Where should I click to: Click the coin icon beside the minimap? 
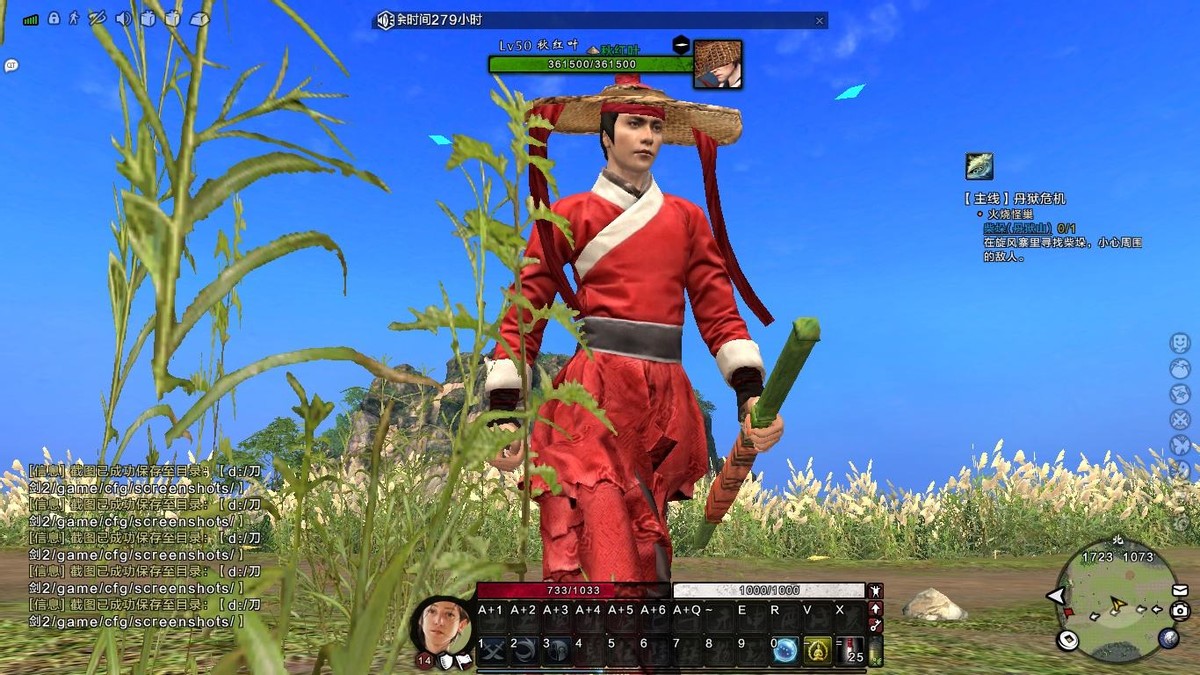point(1068,640)
